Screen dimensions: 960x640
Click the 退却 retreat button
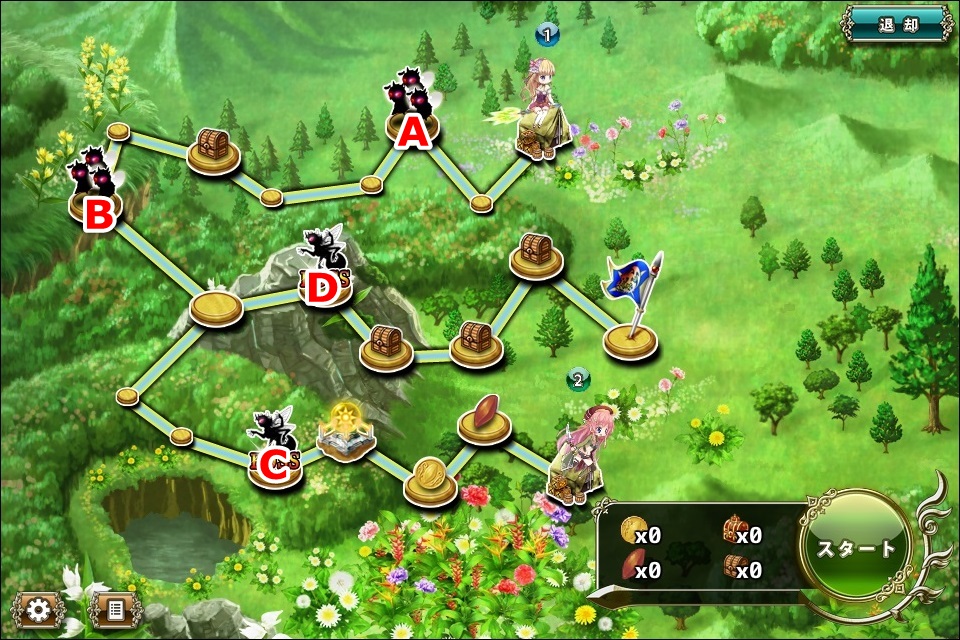[x=897, y=25]
